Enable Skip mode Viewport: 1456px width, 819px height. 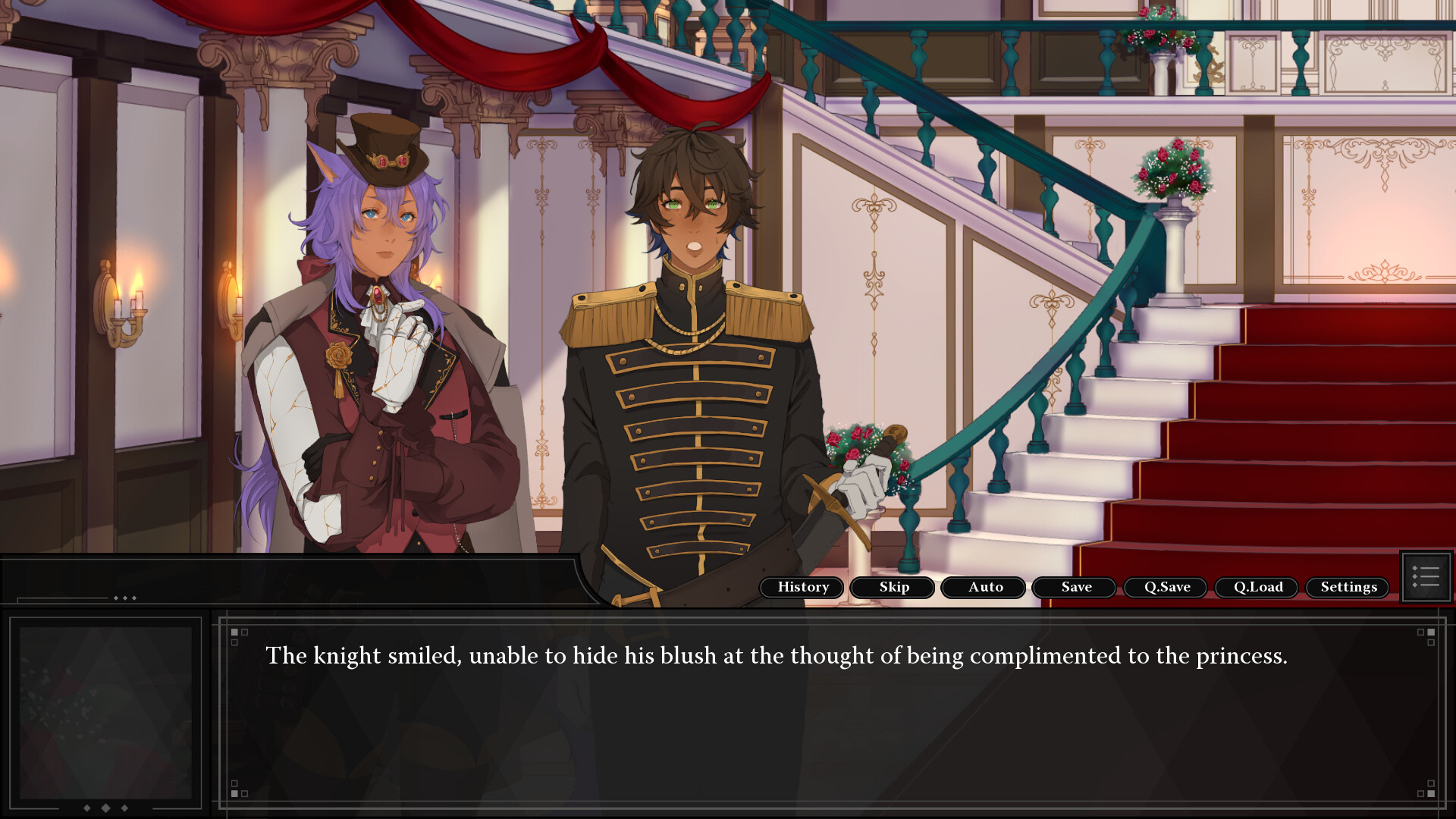pyautogui.click(x=892, y=587)
